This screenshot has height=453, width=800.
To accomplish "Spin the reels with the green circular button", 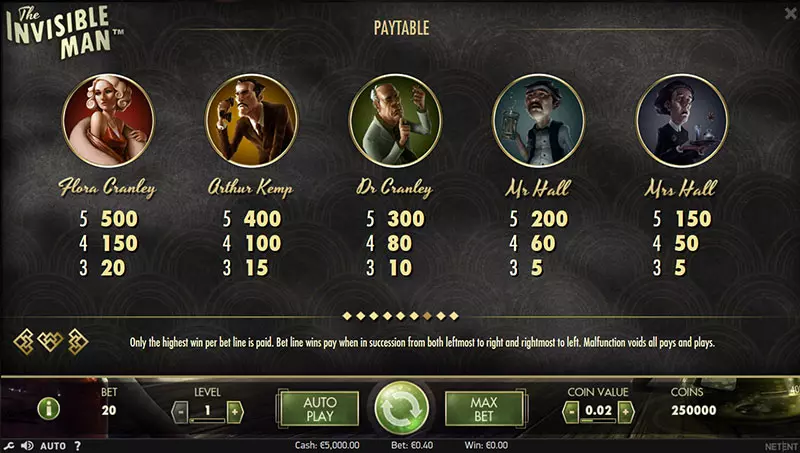I will tap(401, 408).
